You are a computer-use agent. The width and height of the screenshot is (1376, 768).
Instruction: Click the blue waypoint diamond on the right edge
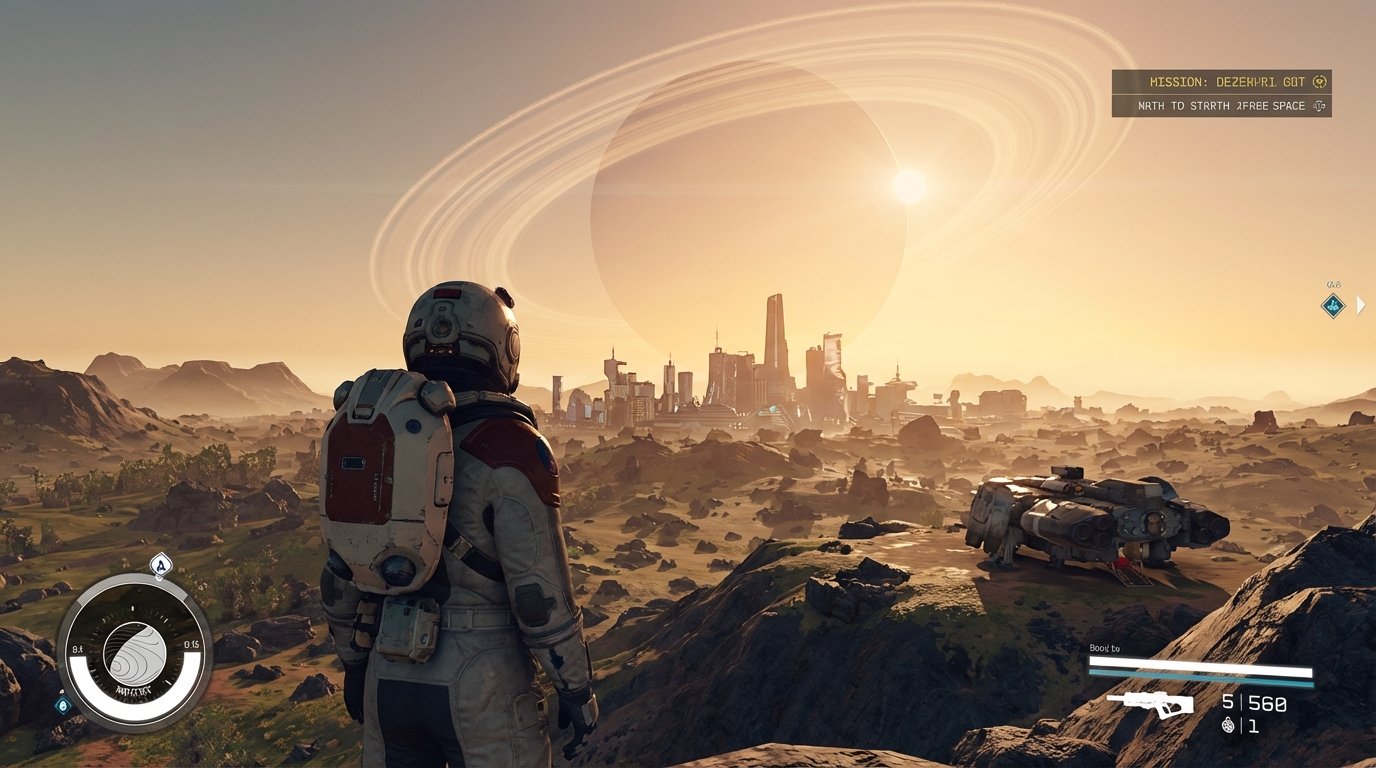click(x=1334, y=305)
